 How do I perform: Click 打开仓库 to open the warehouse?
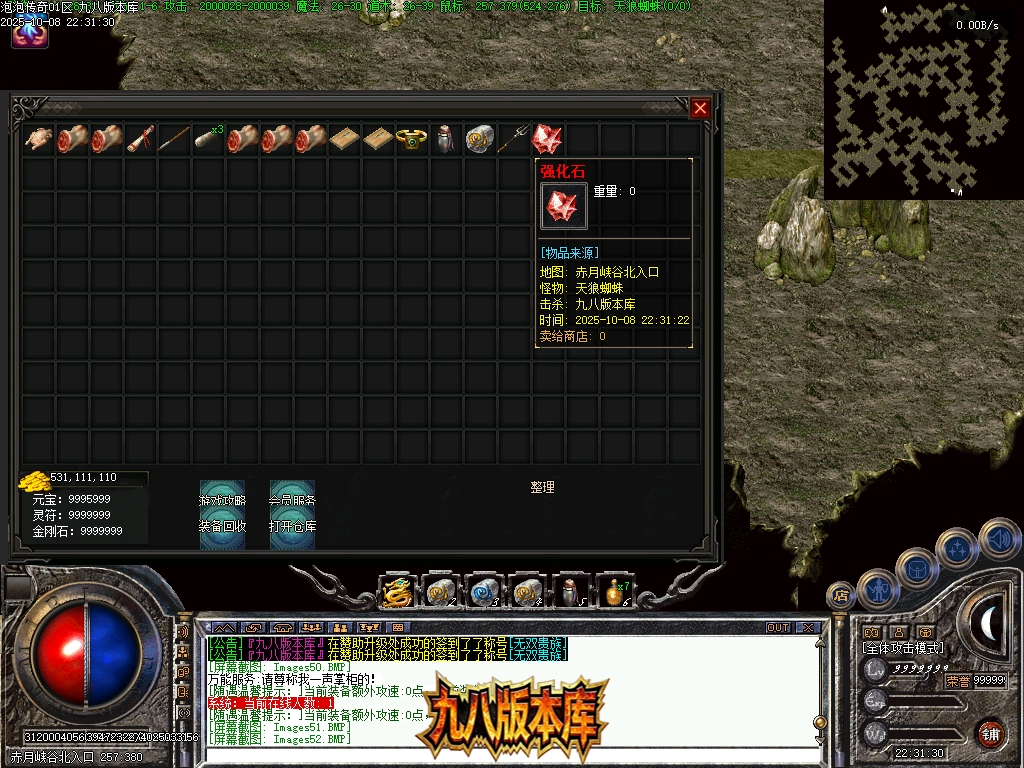[292, 526]
